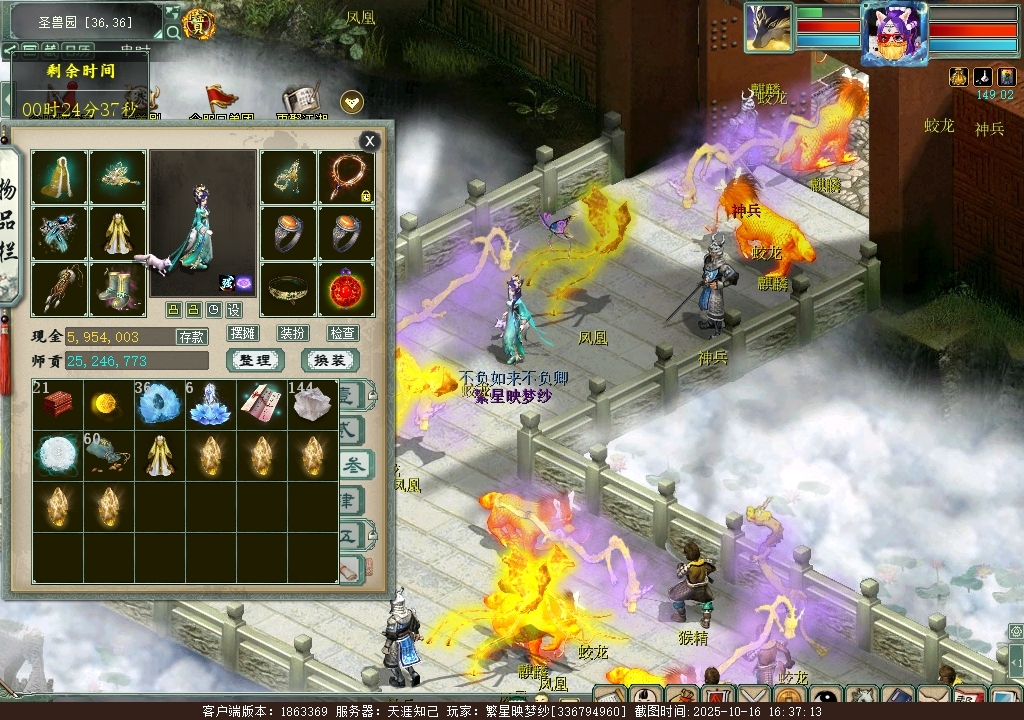
Task: Select the red treasure chest item
Action: click(x=58, y=405)
